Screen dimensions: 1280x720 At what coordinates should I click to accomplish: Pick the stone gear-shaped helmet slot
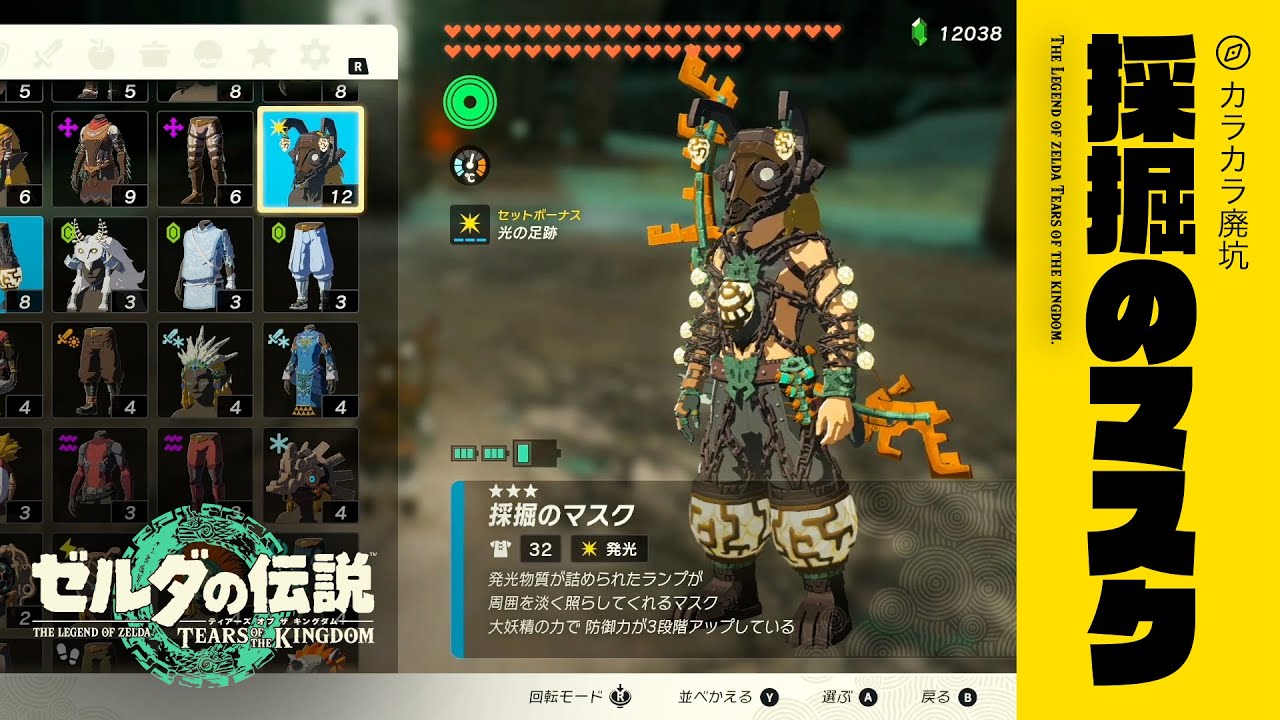[311, 475]
